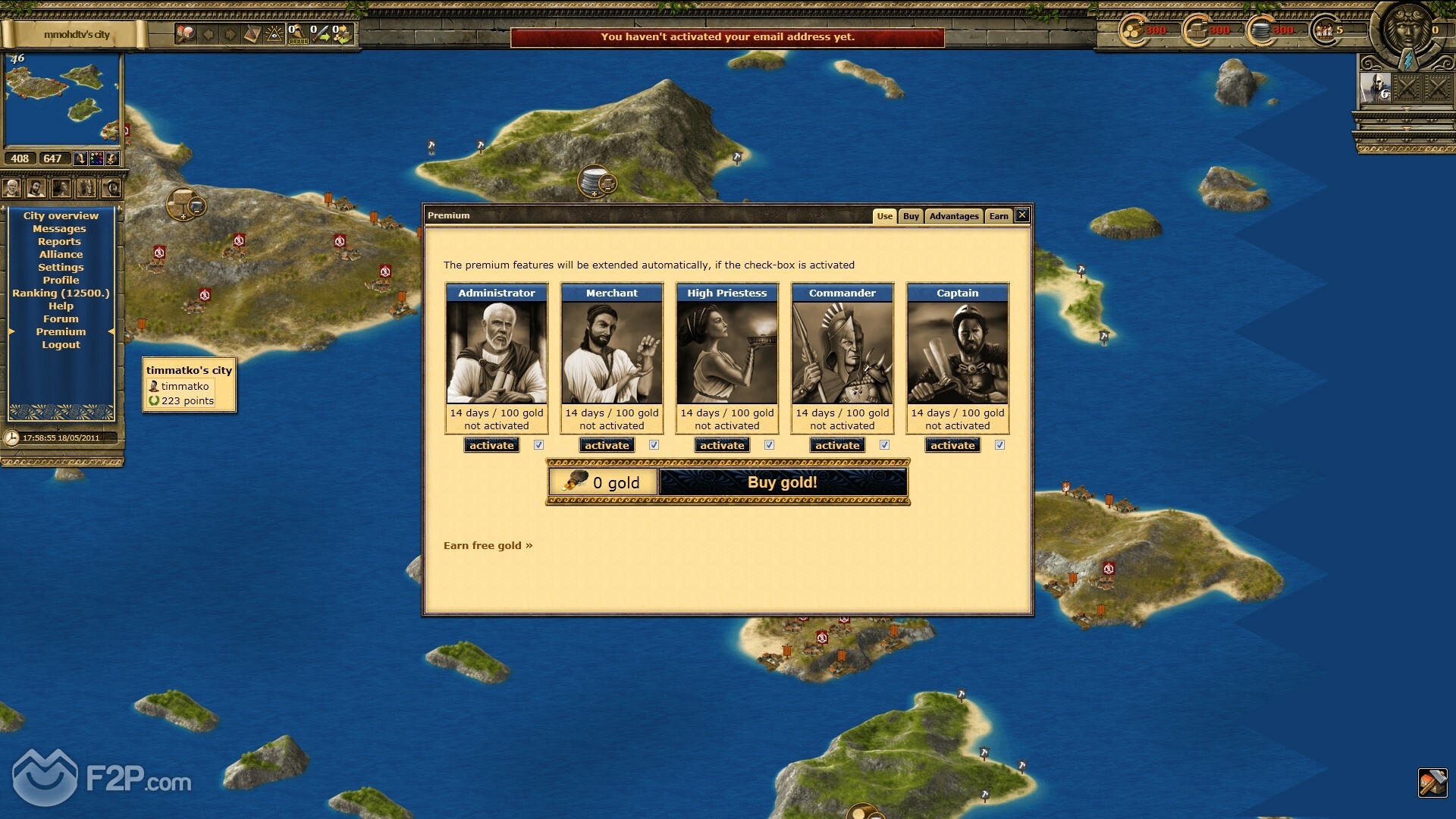Switch to the Buy tab

coord(911,216)
